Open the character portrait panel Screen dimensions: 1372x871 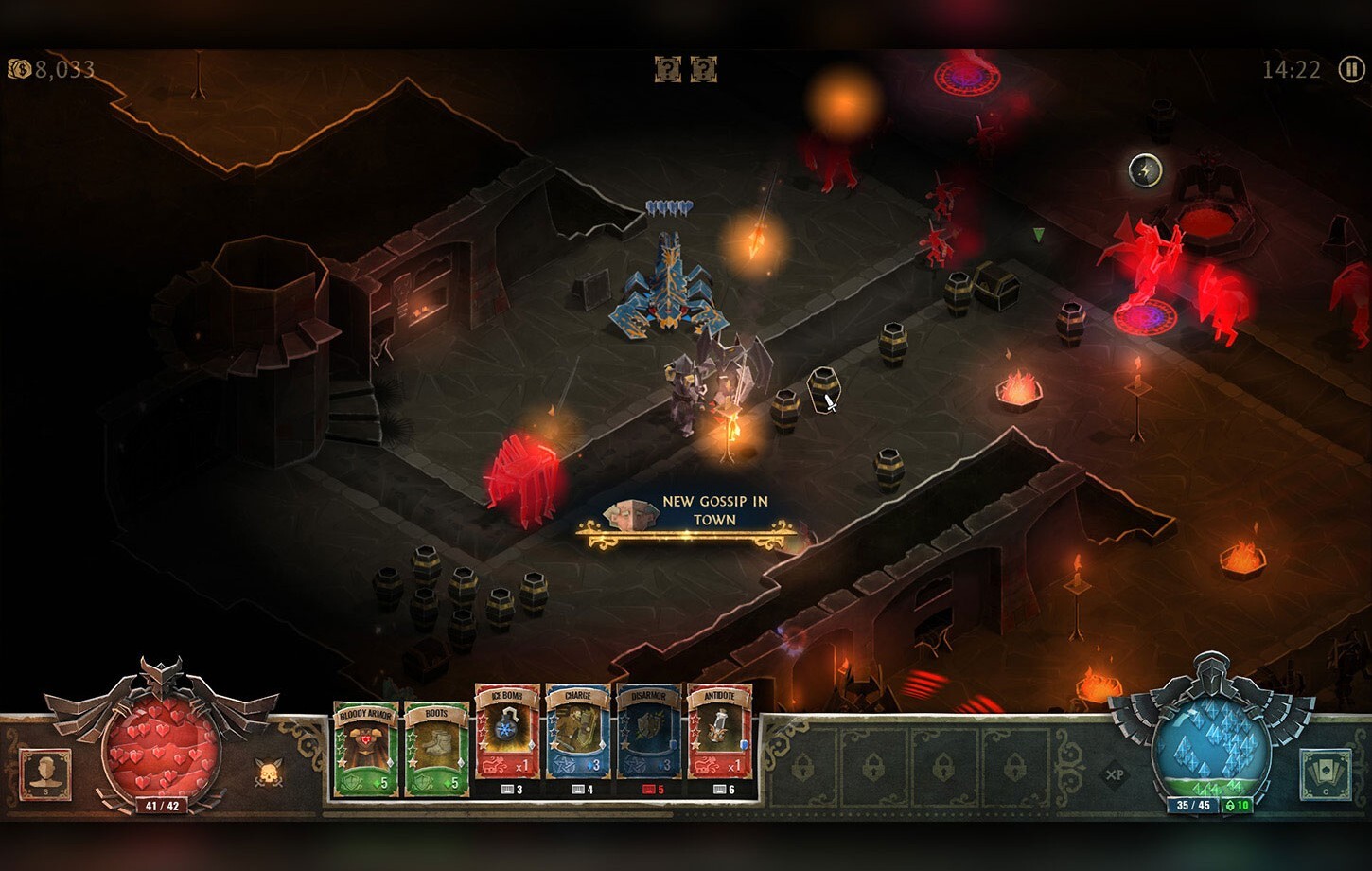pos(44,773)
